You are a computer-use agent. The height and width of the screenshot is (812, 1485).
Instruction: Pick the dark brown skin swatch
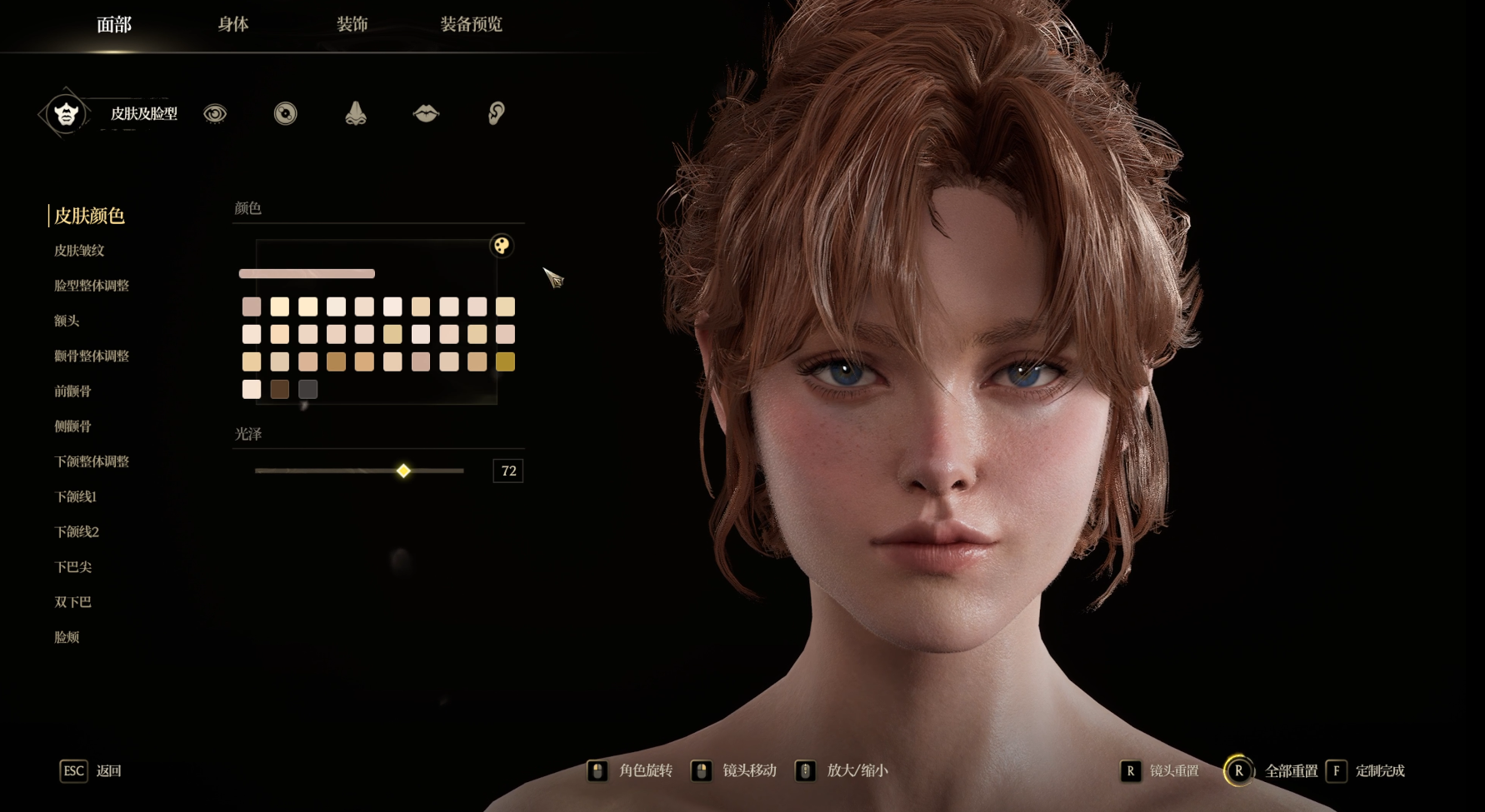click(280, 389)
